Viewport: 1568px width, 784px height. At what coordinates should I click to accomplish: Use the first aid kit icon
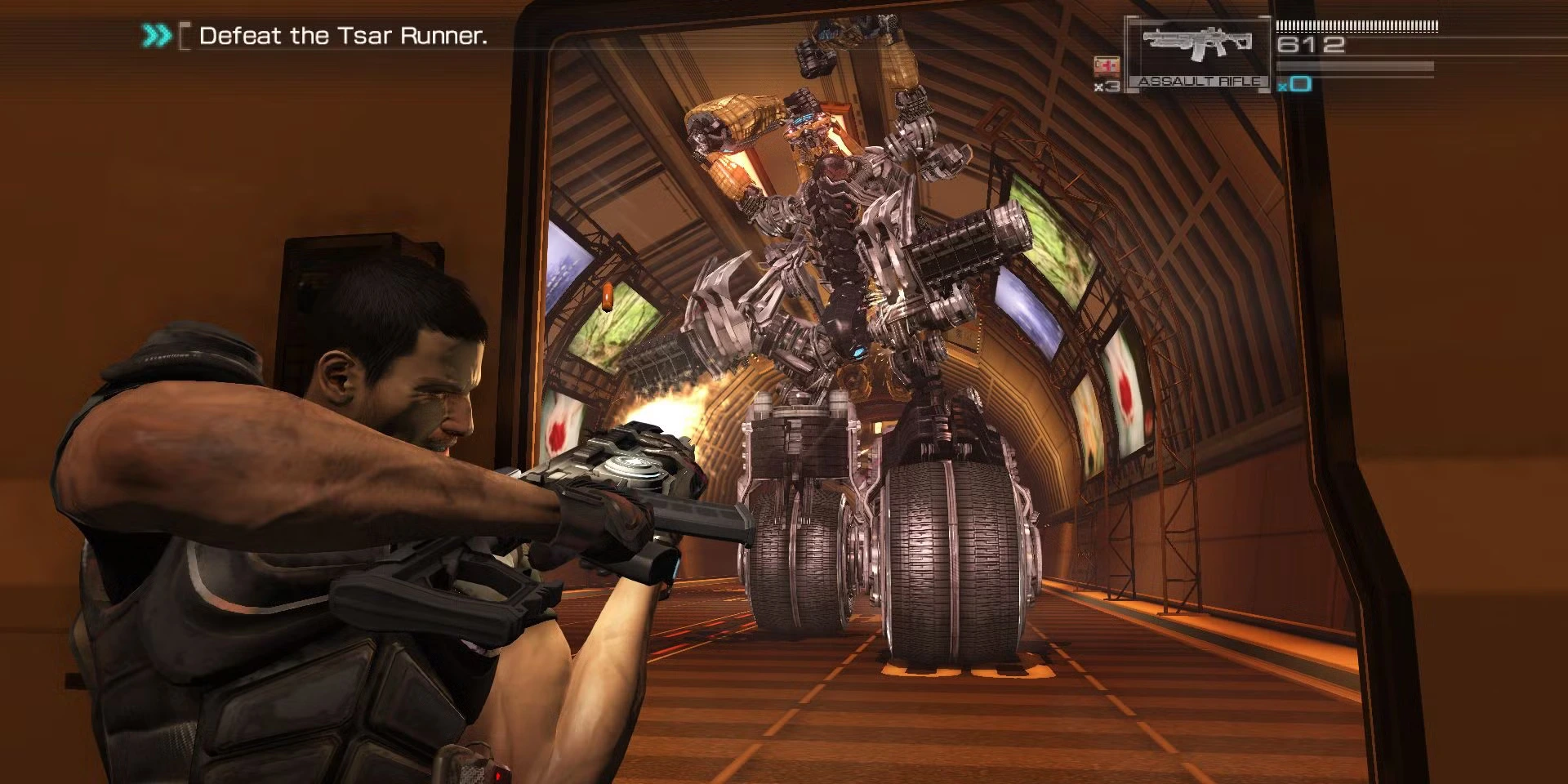click(1107, 66)
